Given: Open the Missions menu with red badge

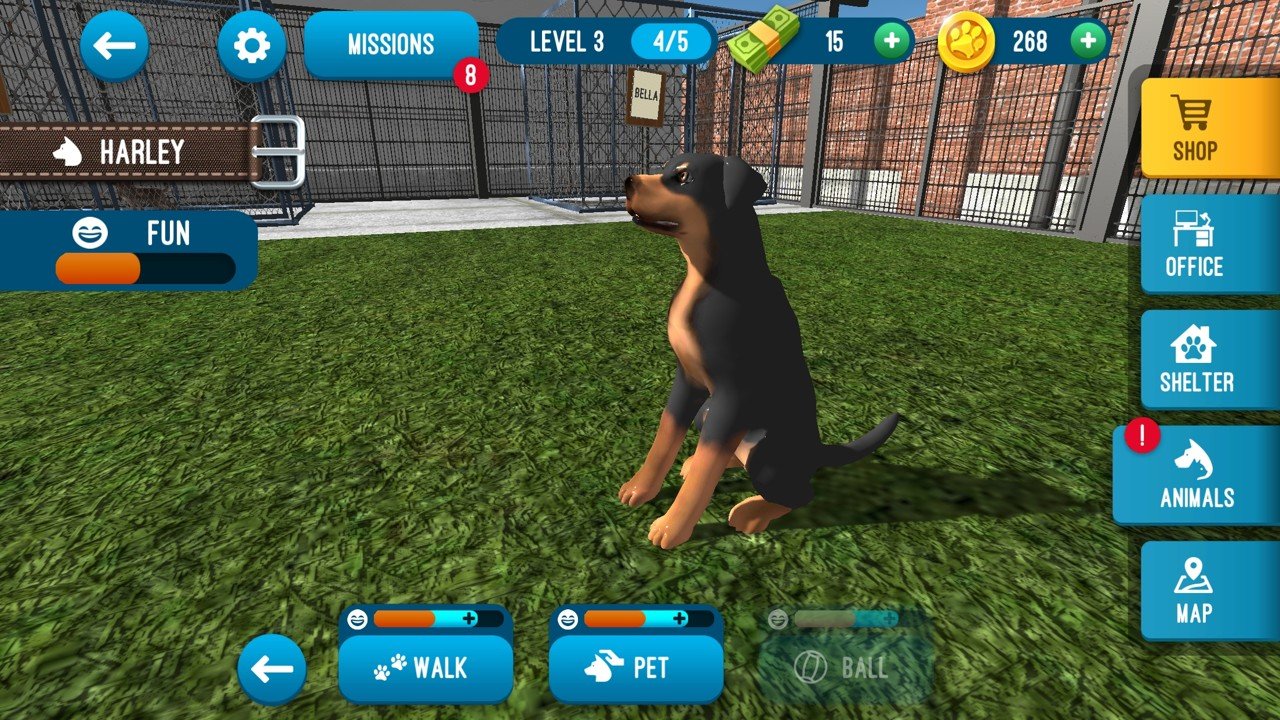Looking at the screenshot, I should point(390,44).
